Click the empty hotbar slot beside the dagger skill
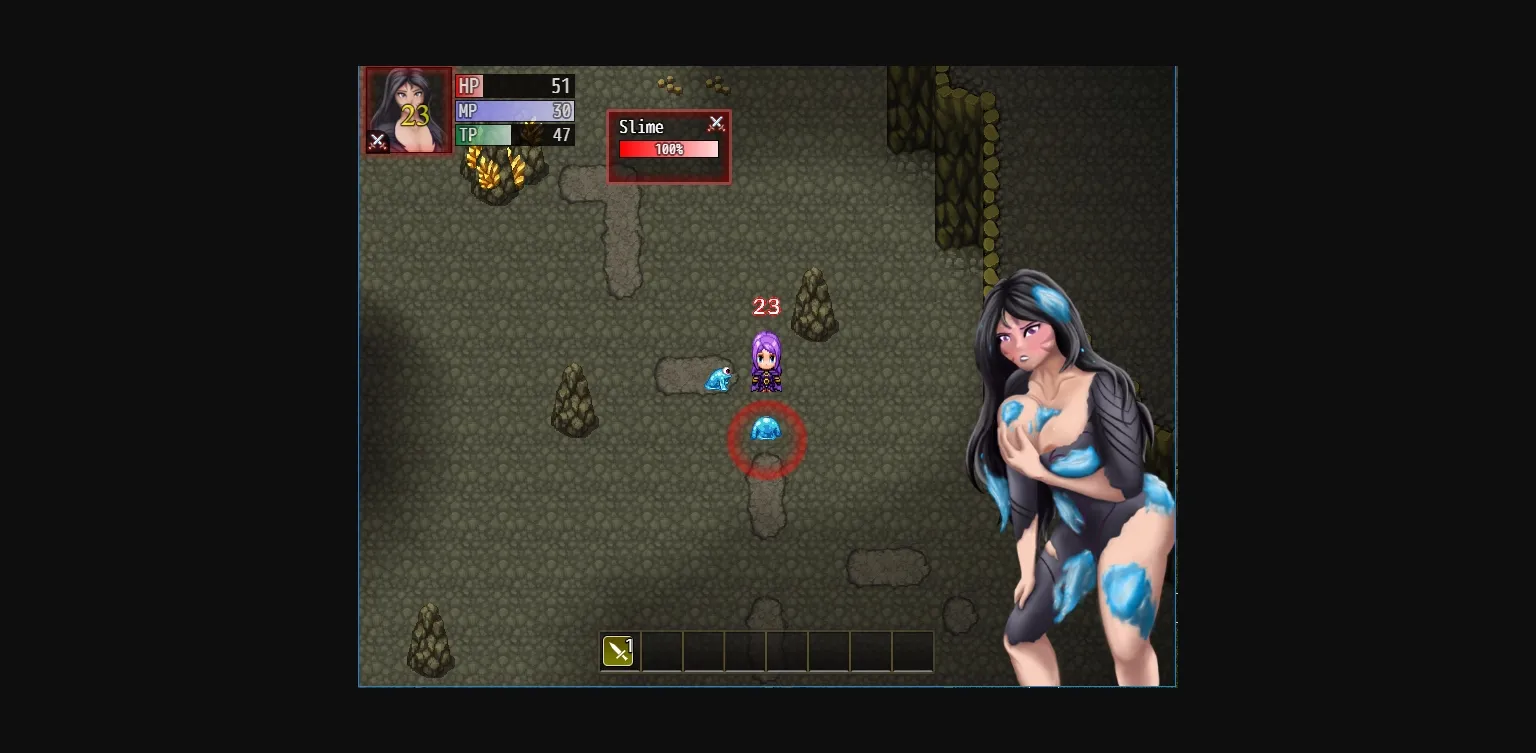This screenshot has width=1536, height=753. click(662, 650)
